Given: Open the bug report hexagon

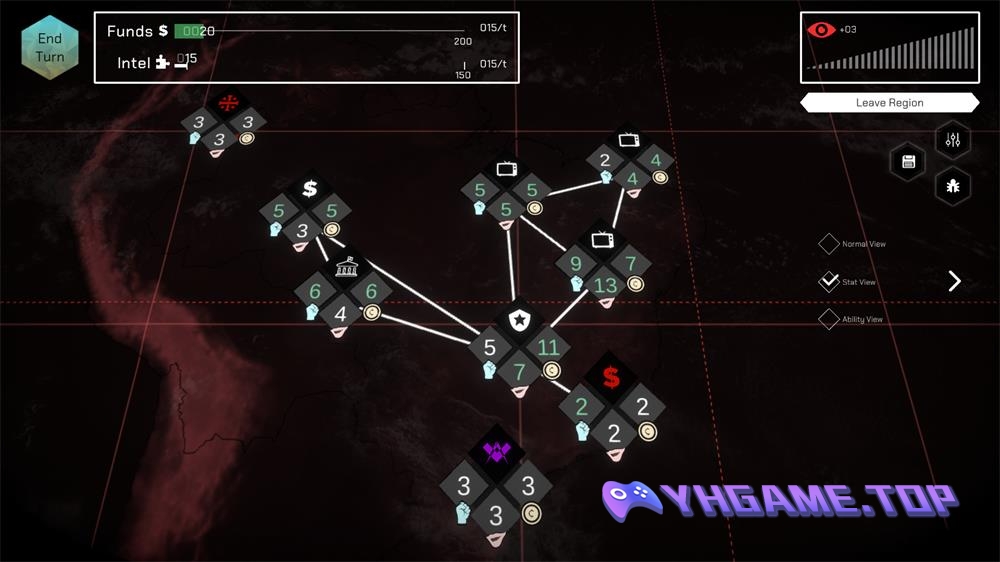Looking at the screenshot, I should pos(952,186).
